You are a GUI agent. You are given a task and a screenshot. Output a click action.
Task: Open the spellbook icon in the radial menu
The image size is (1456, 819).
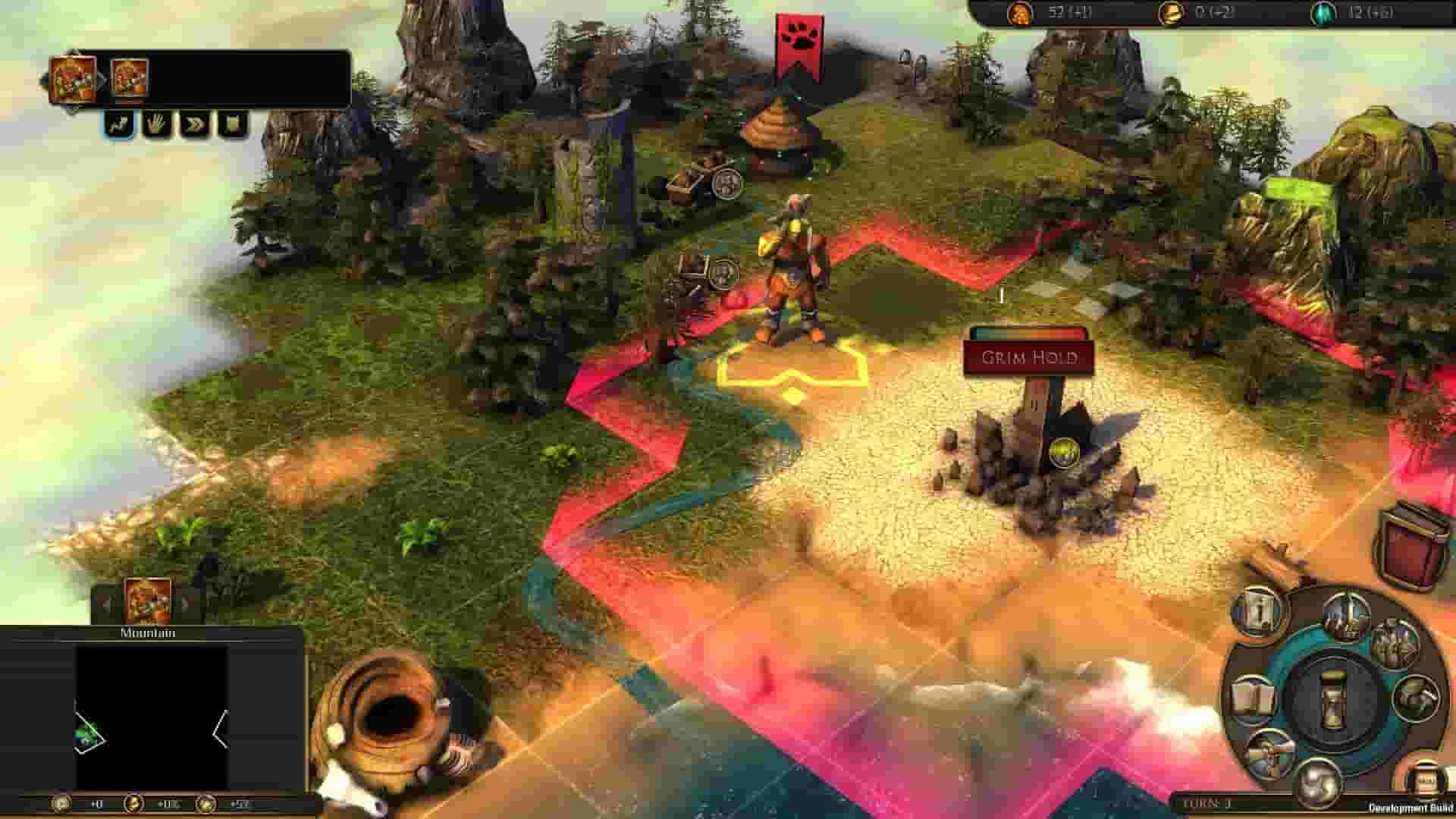coord(1256,698)
